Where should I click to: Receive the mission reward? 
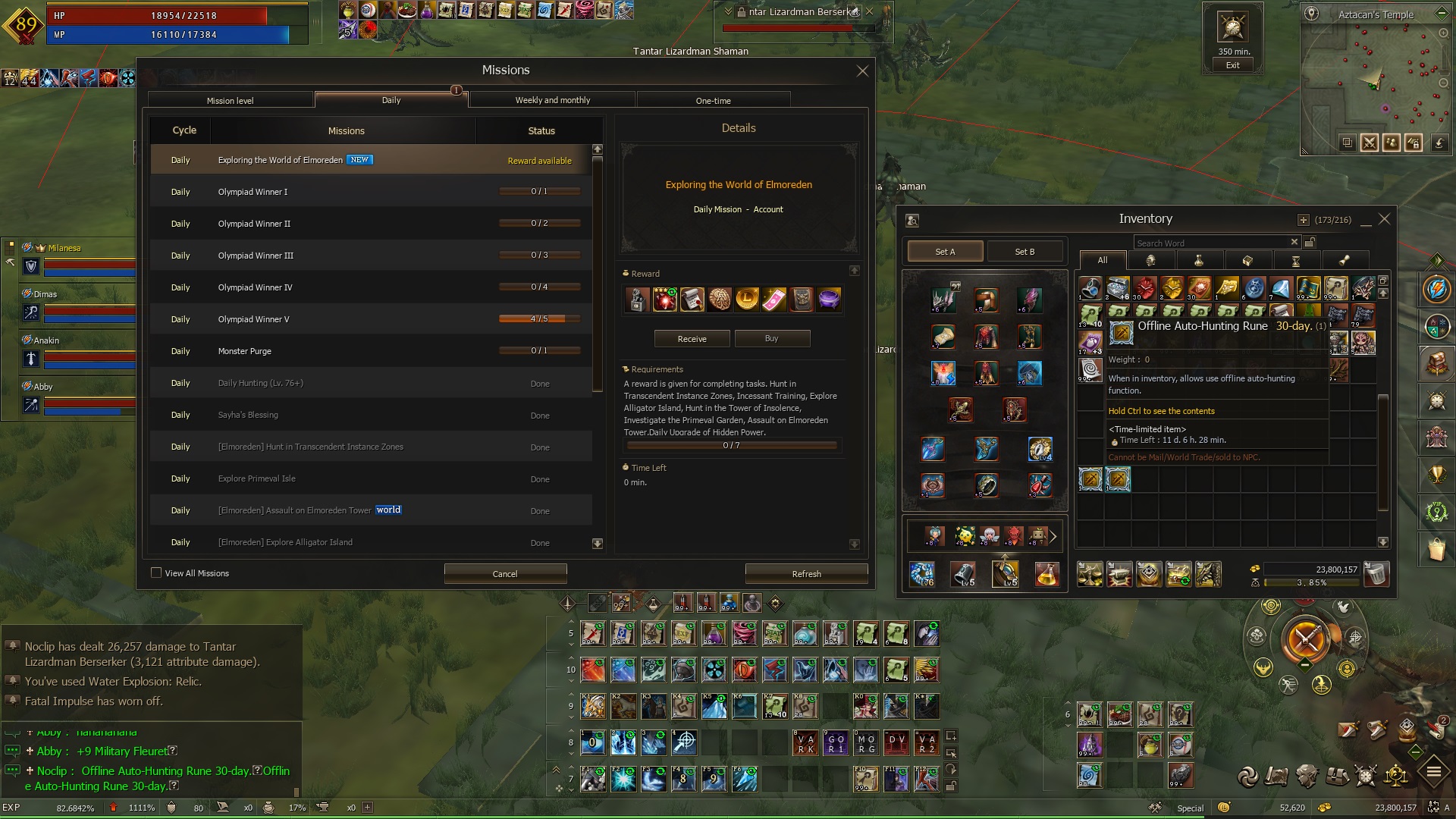pos(692,339)
